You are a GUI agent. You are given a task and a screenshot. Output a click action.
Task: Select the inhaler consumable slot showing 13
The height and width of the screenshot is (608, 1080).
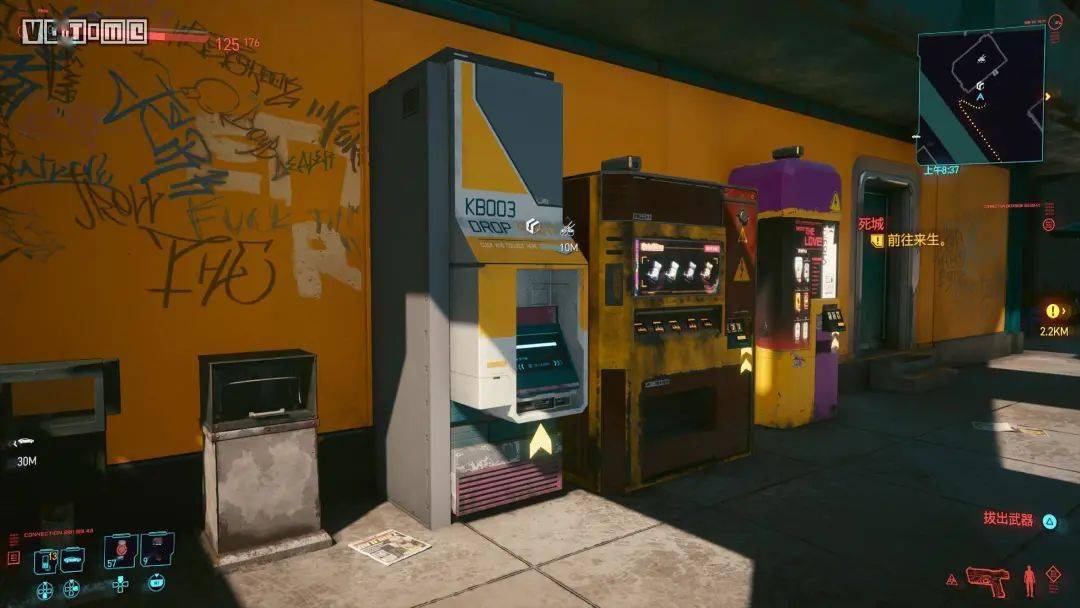pyautogui.click(x=46, y=561)
